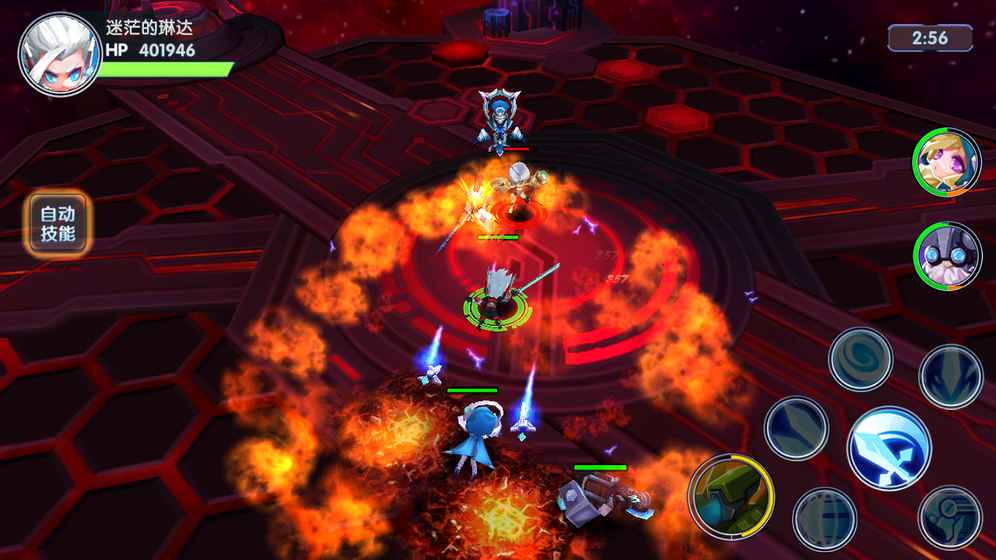Use the cannon-like skill at bottom-right
Viewport: 996px width, 560px height.
pos(950,517)
